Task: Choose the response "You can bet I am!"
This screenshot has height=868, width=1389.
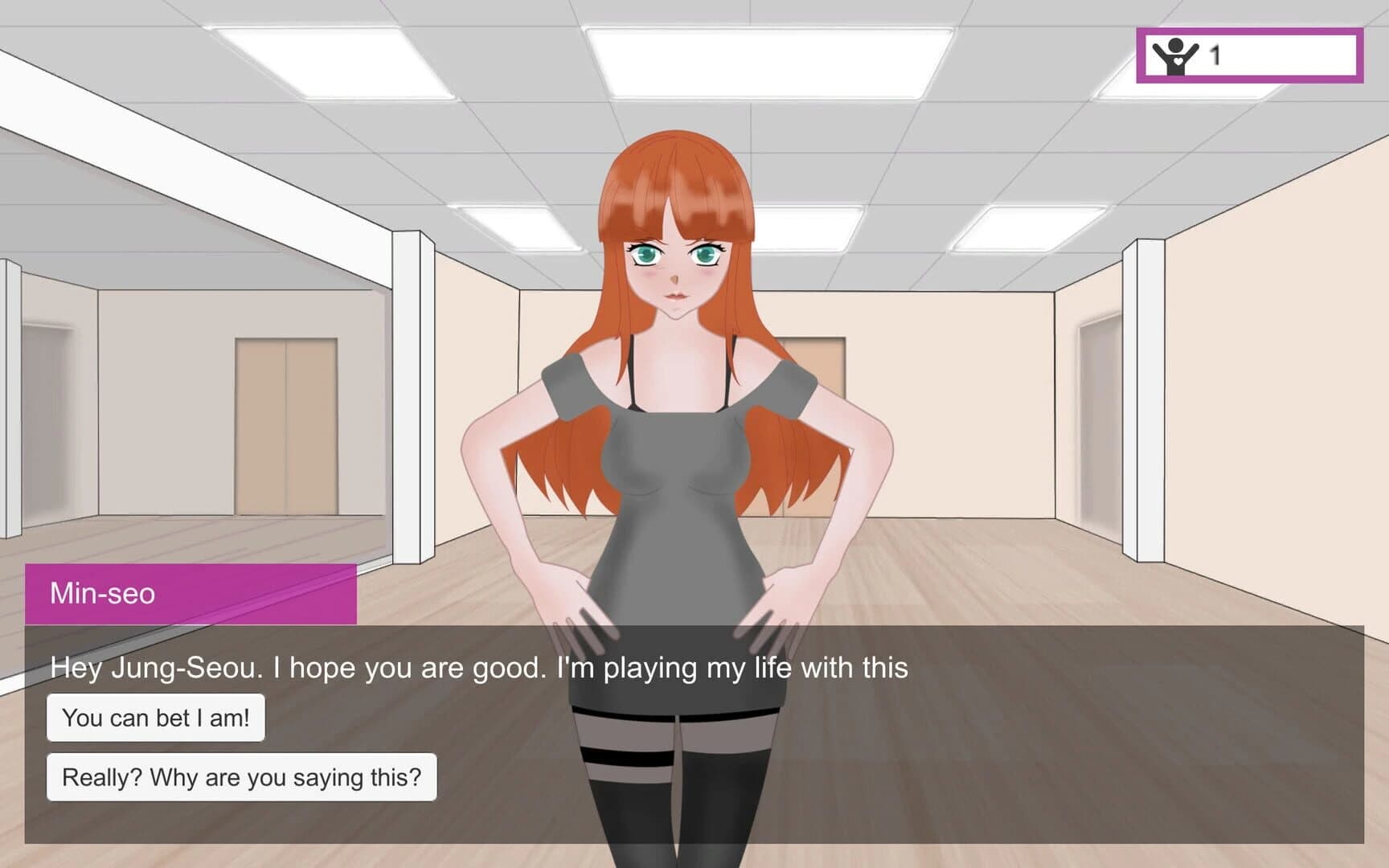Action: (x=157, y=718)
